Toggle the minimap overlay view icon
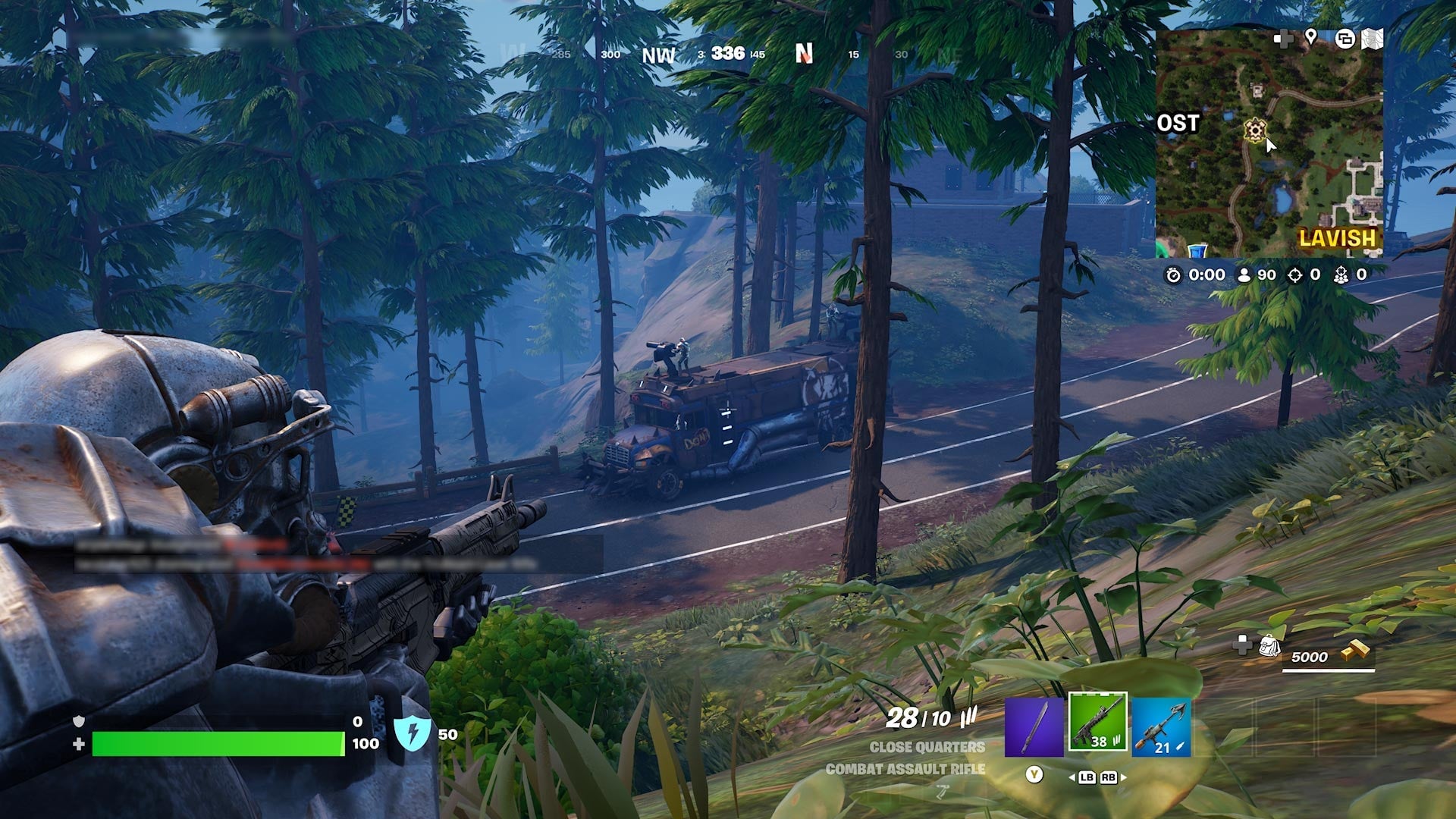This screenshot has height=819, width=1456. [x=1345, y=38]
